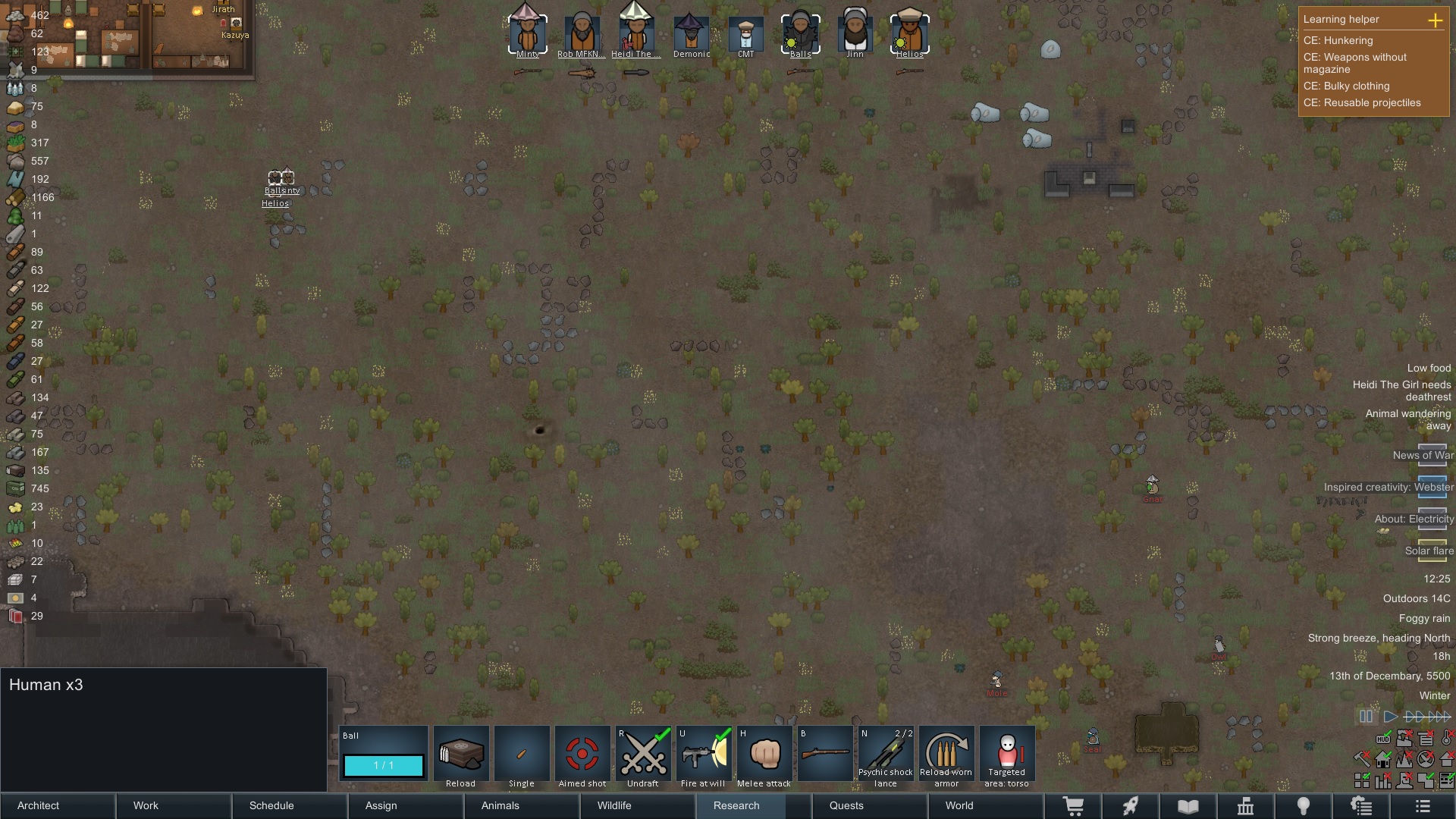Screen dimensions: 1456x819
Task: Toggle the Fire at will command
Action: (704, 755)
